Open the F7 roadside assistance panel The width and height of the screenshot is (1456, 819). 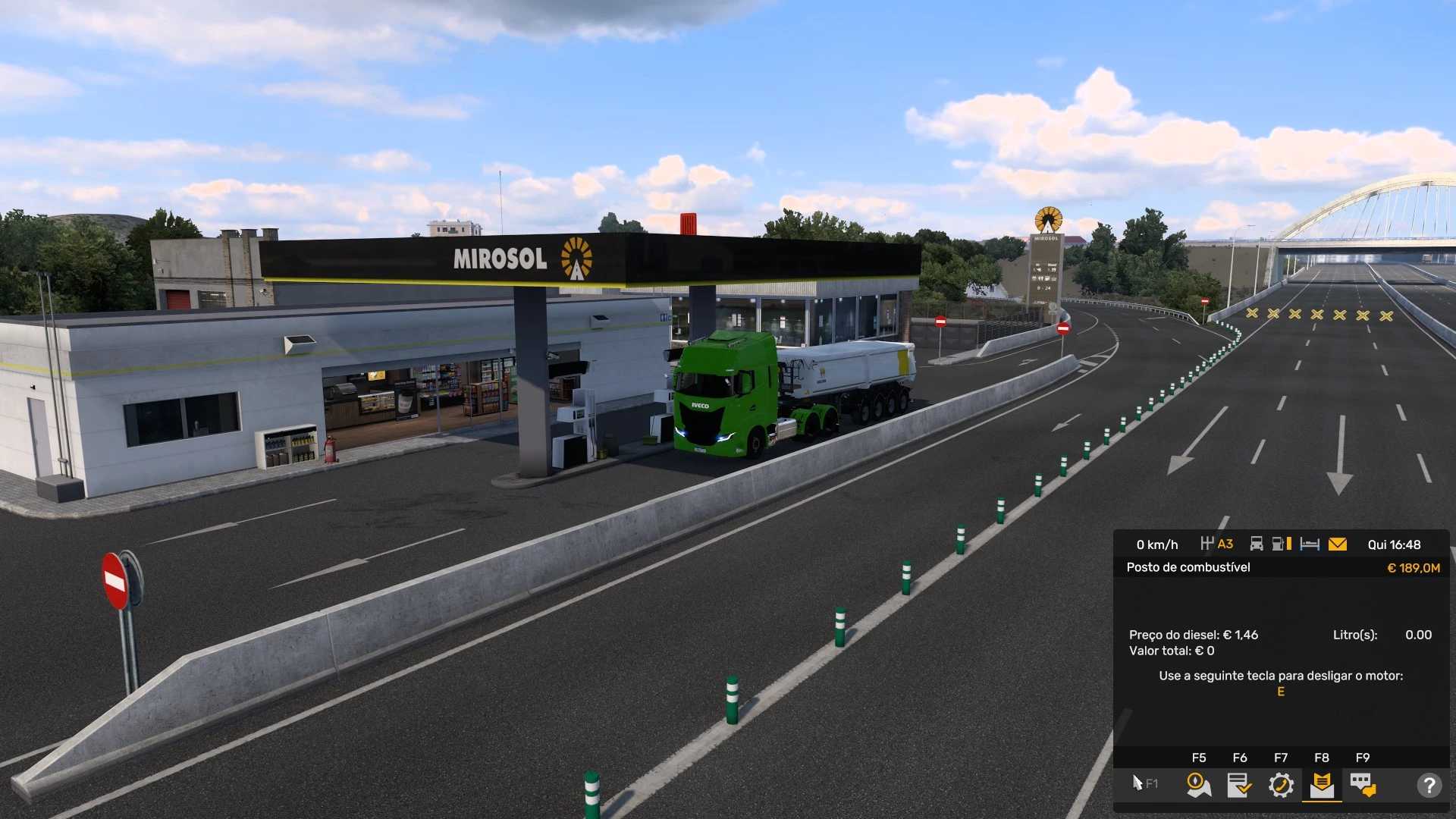point(1282,785)
